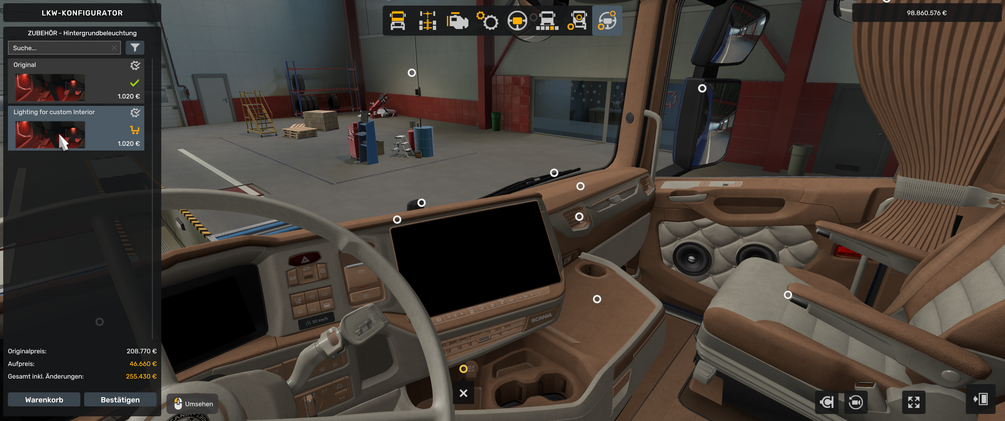The width and height of the screenshot is (1005, 421).
Task: Click the Suche search field
Action: coord(58,47)
